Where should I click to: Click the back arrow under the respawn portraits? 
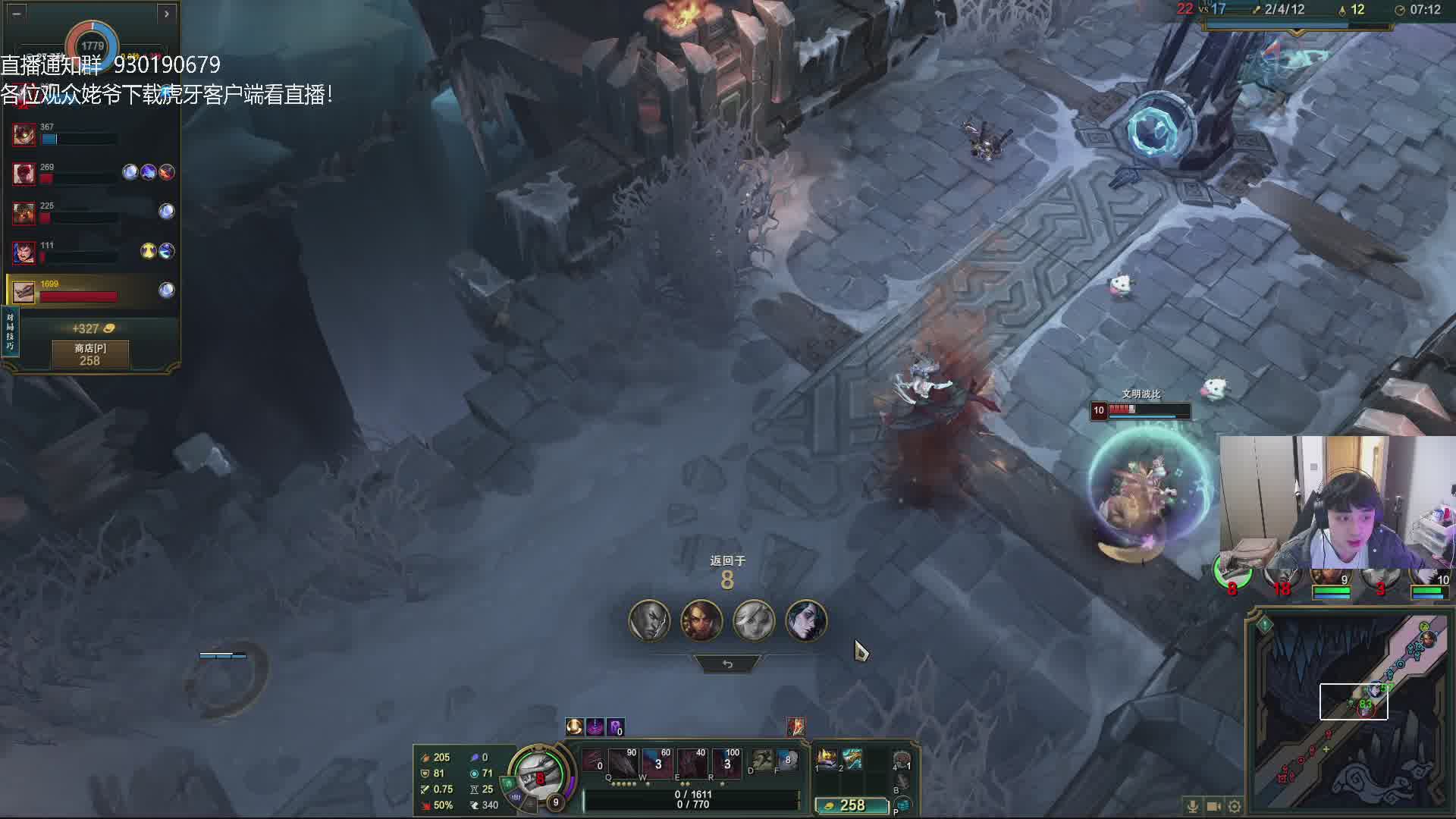pyautogui.click(x=727, y=664)
